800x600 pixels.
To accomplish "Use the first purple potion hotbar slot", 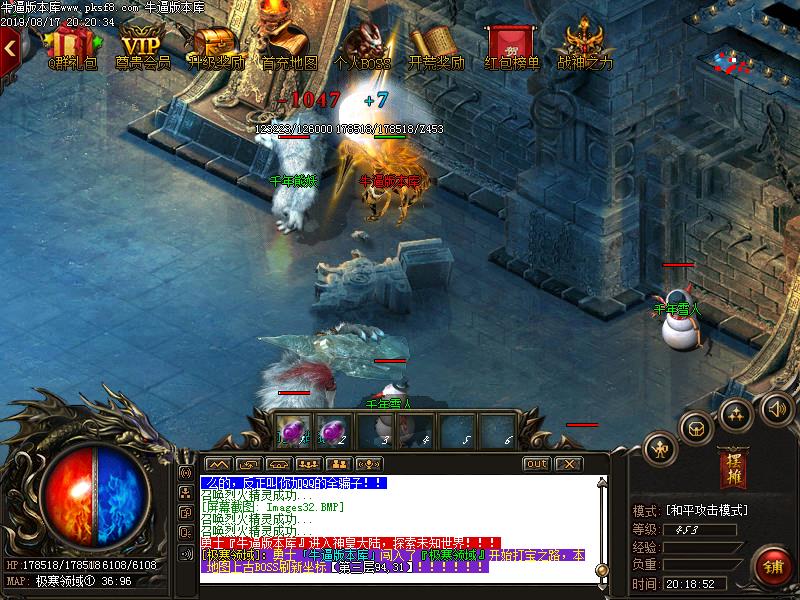I will (295, 431).
